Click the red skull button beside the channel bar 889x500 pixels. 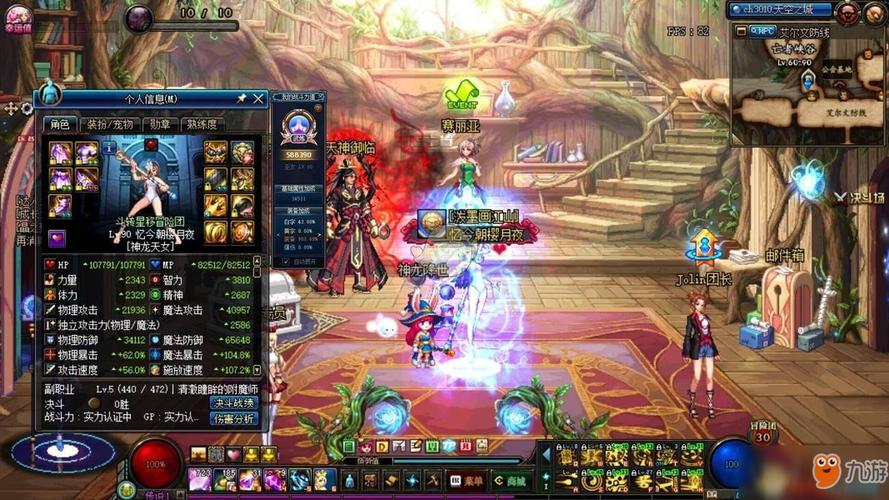pos(847,11)
